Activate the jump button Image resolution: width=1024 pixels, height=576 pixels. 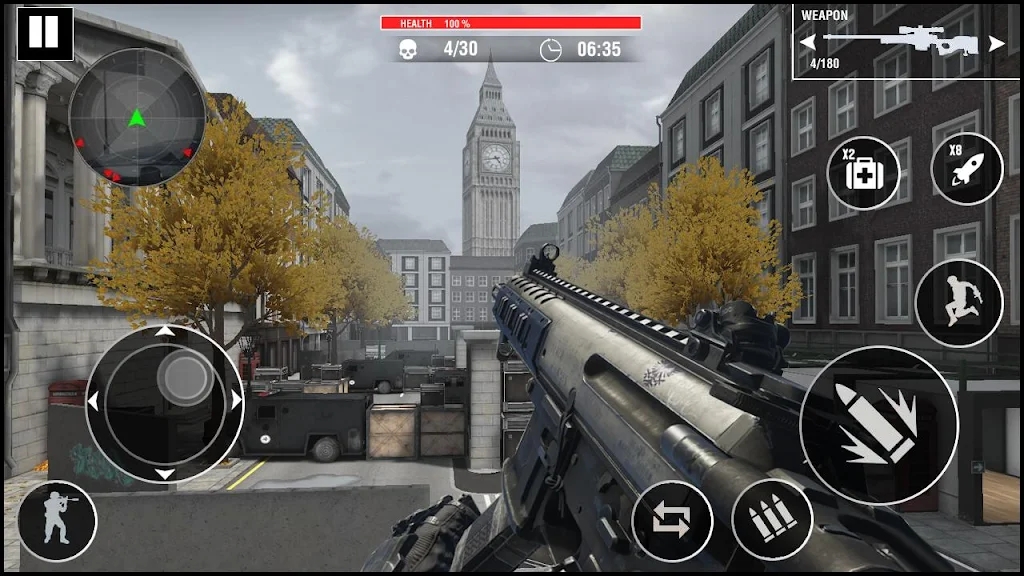959,304
